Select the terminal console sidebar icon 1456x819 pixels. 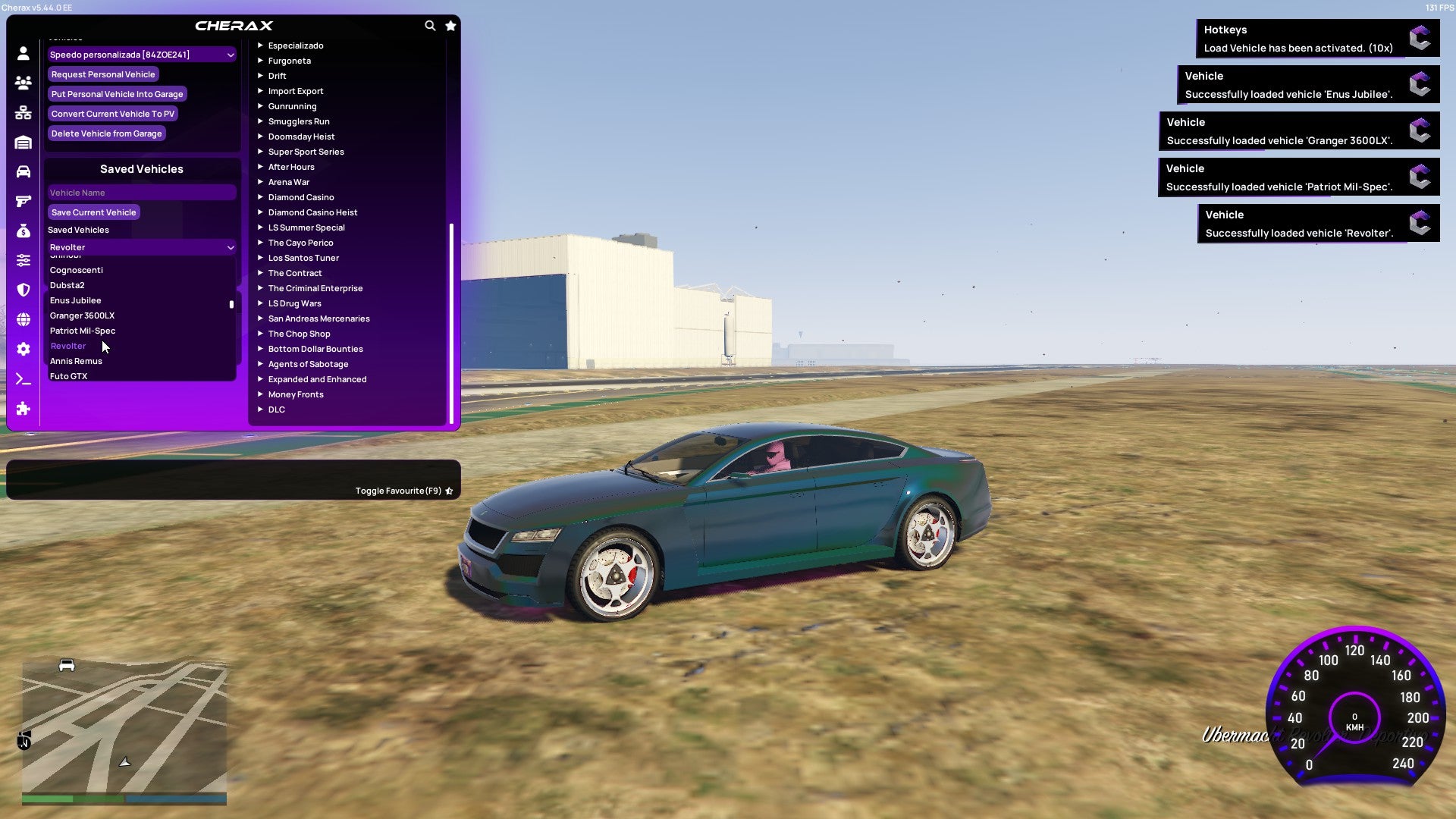coord(23,379)
